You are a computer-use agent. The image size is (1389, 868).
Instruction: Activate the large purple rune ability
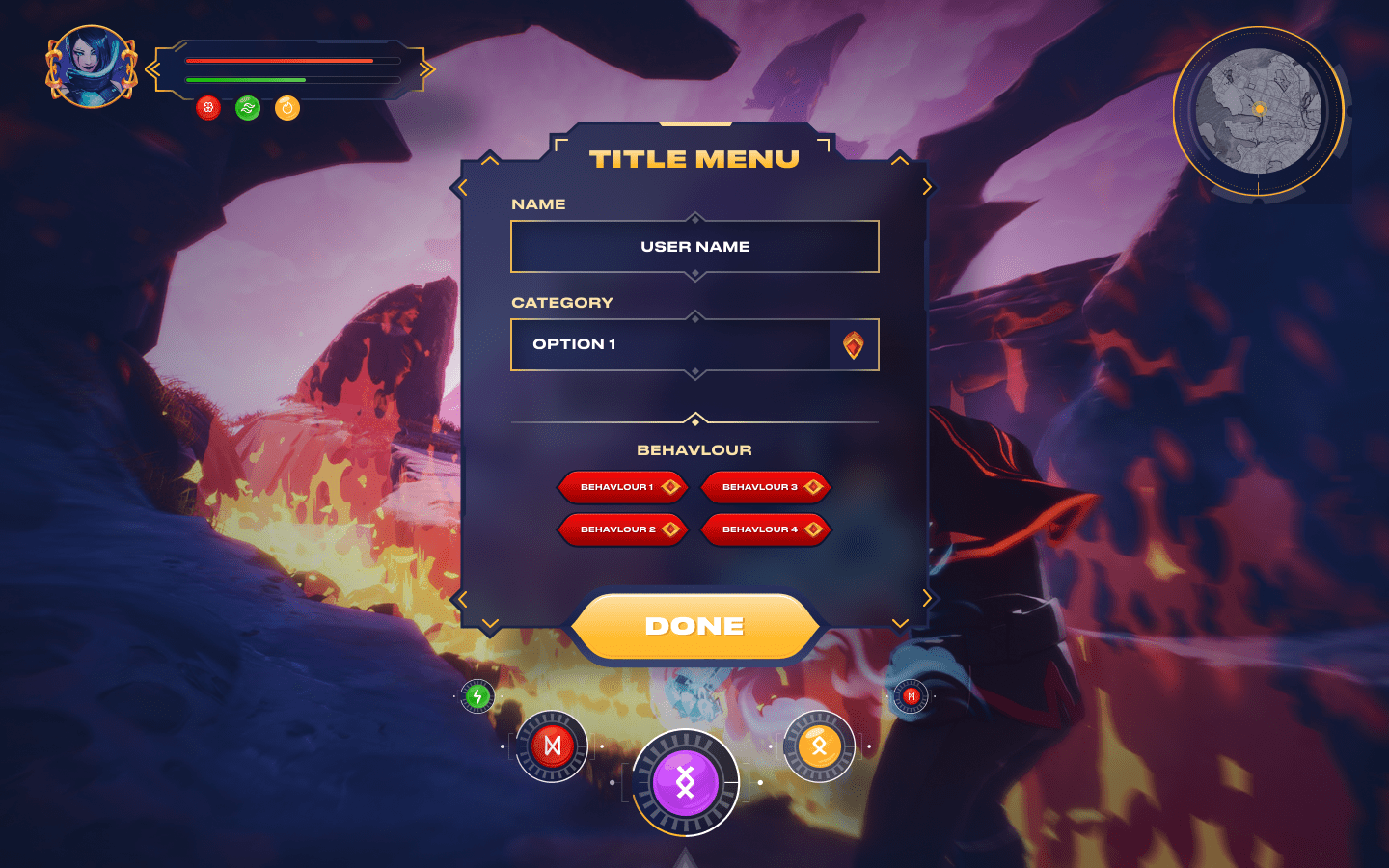[685, 782]
